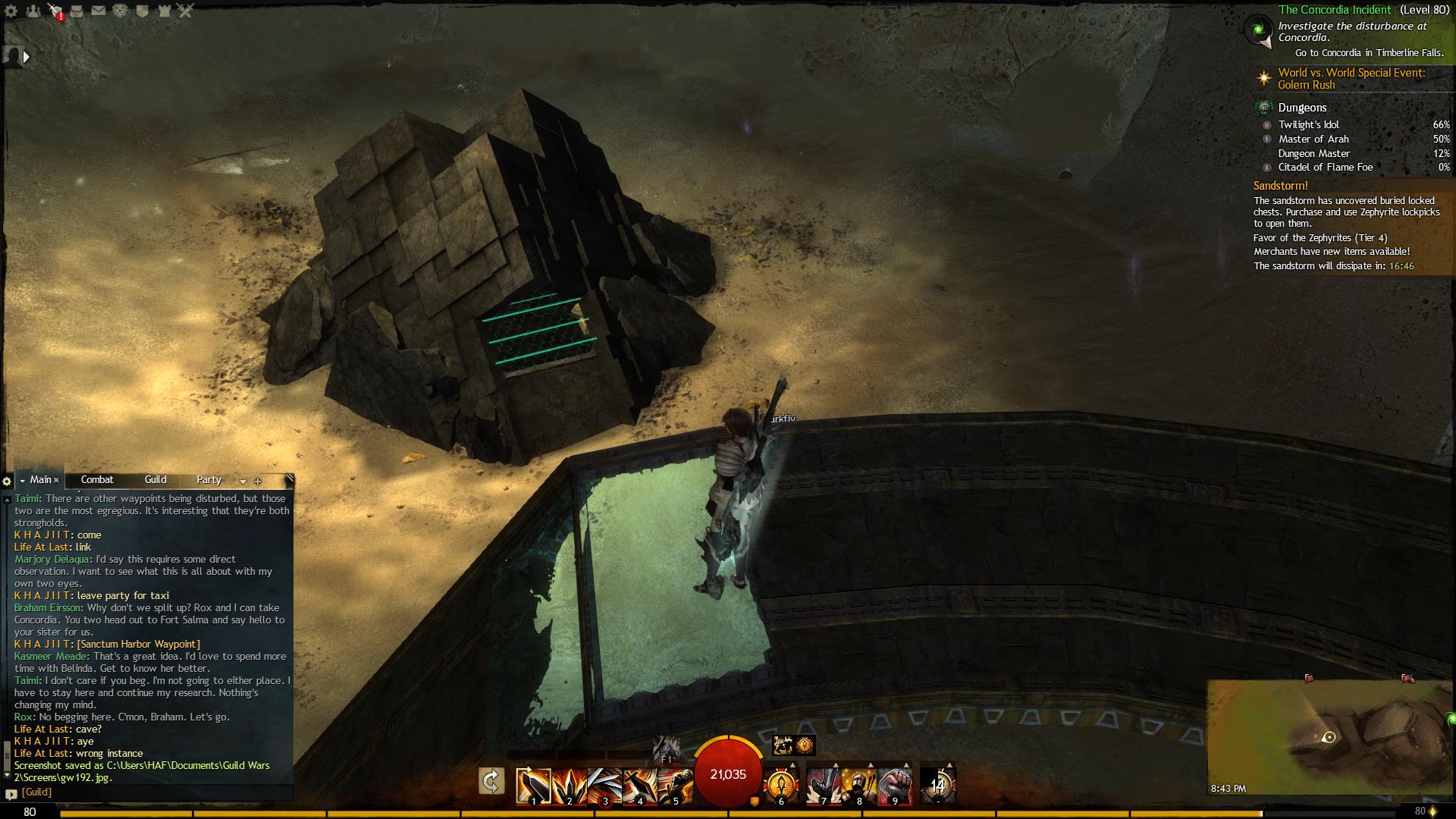This screenshot has width=1456, height=819.
Task: Click the chat input field
Action: 152,792
